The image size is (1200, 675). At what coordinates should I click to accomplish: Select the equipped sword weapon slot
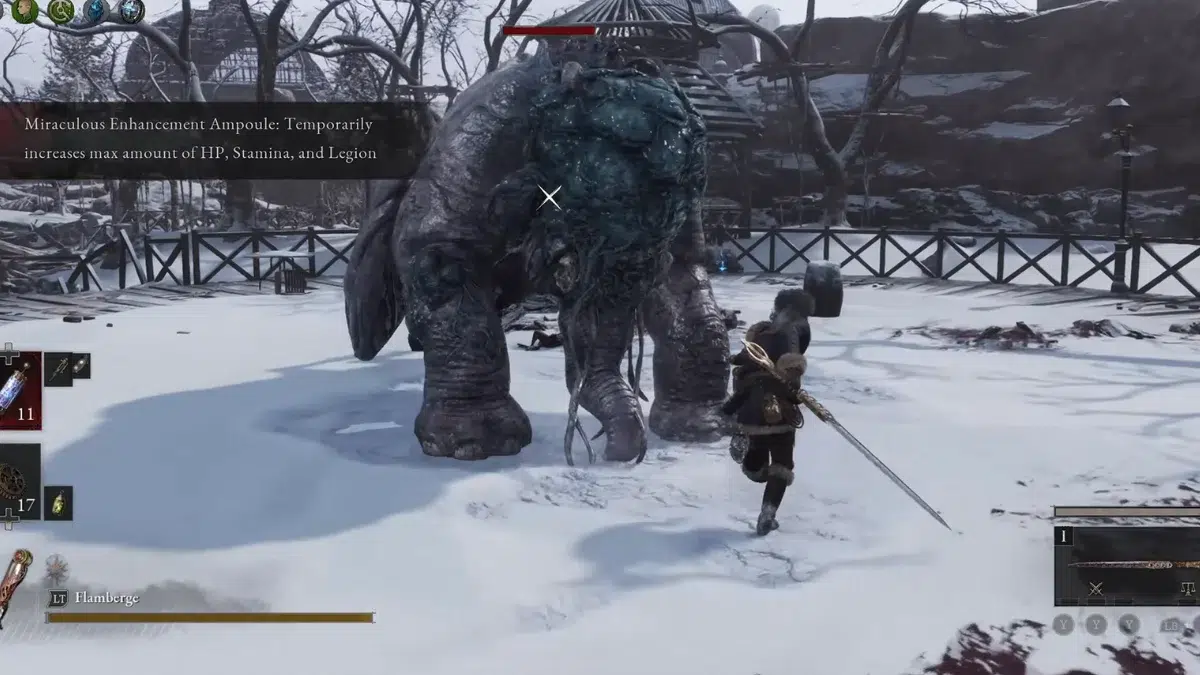[x=1130, y=565]
